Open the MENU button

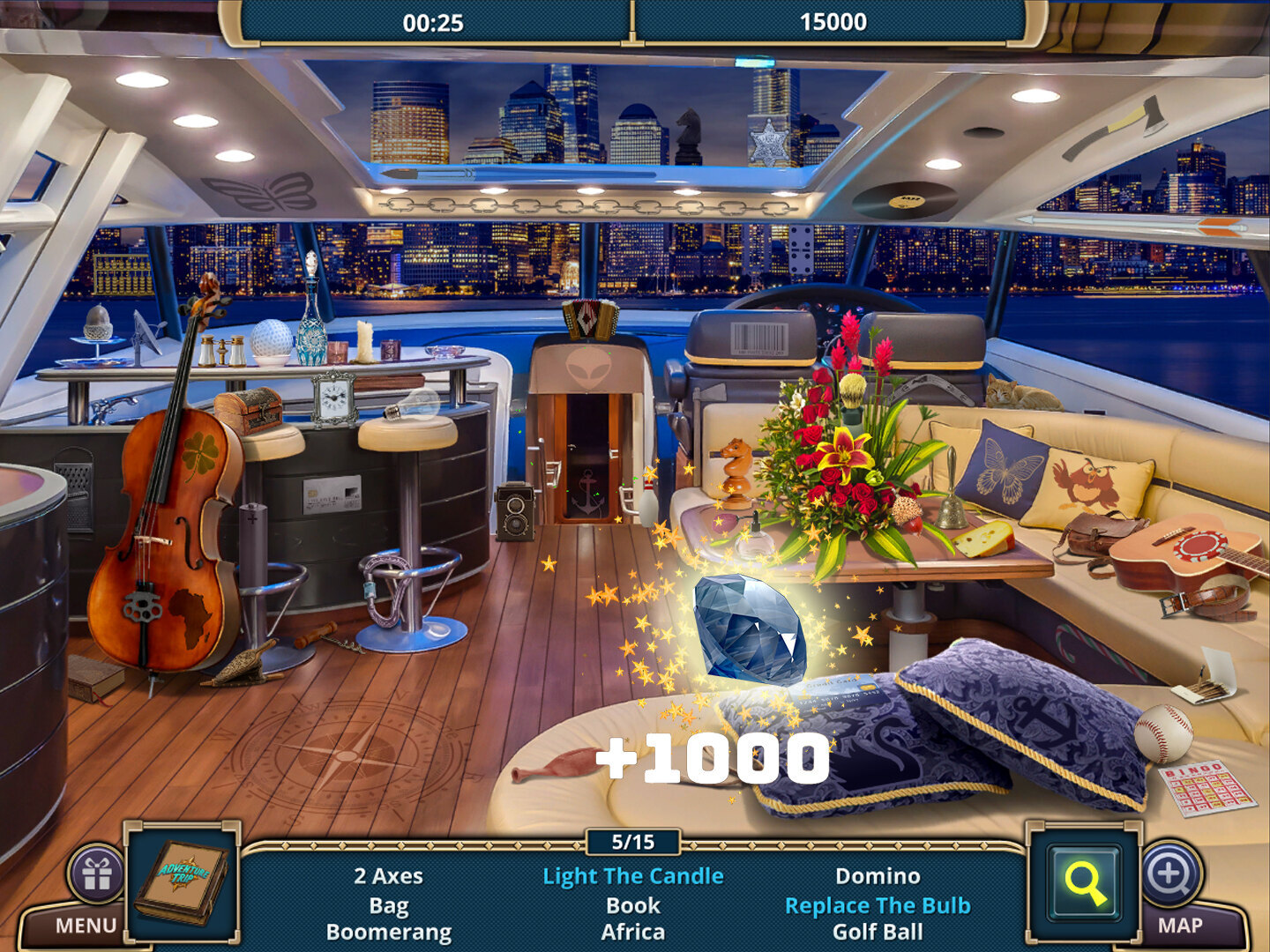86,926
